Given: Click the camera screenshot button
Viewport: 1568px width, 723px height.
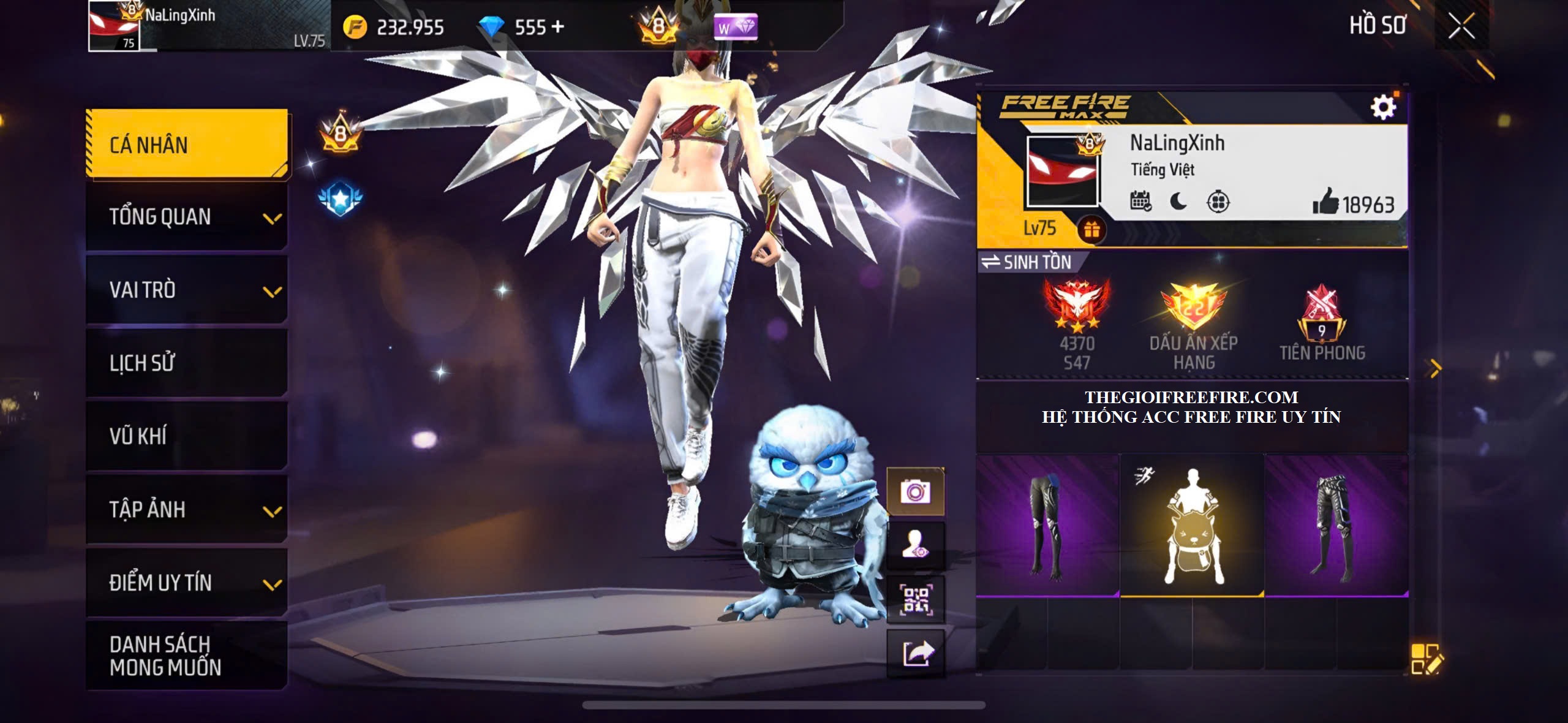Looking at the screenshot, I should point(915,491).
